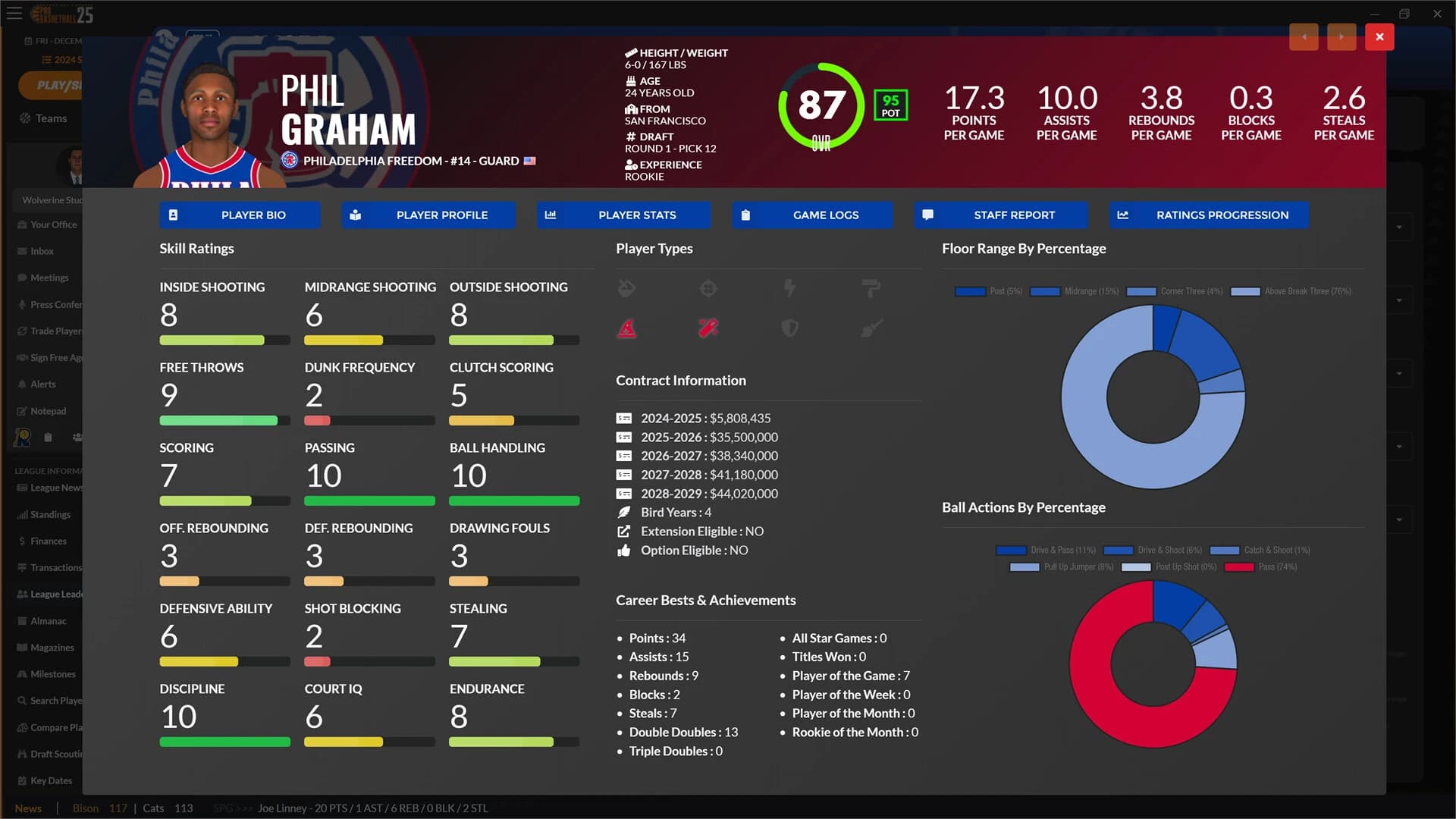Select Search Players magnifier in the sidebar
Image resolution: width=1456 pixels, height=819 pixels.
(x=23, y=700)
